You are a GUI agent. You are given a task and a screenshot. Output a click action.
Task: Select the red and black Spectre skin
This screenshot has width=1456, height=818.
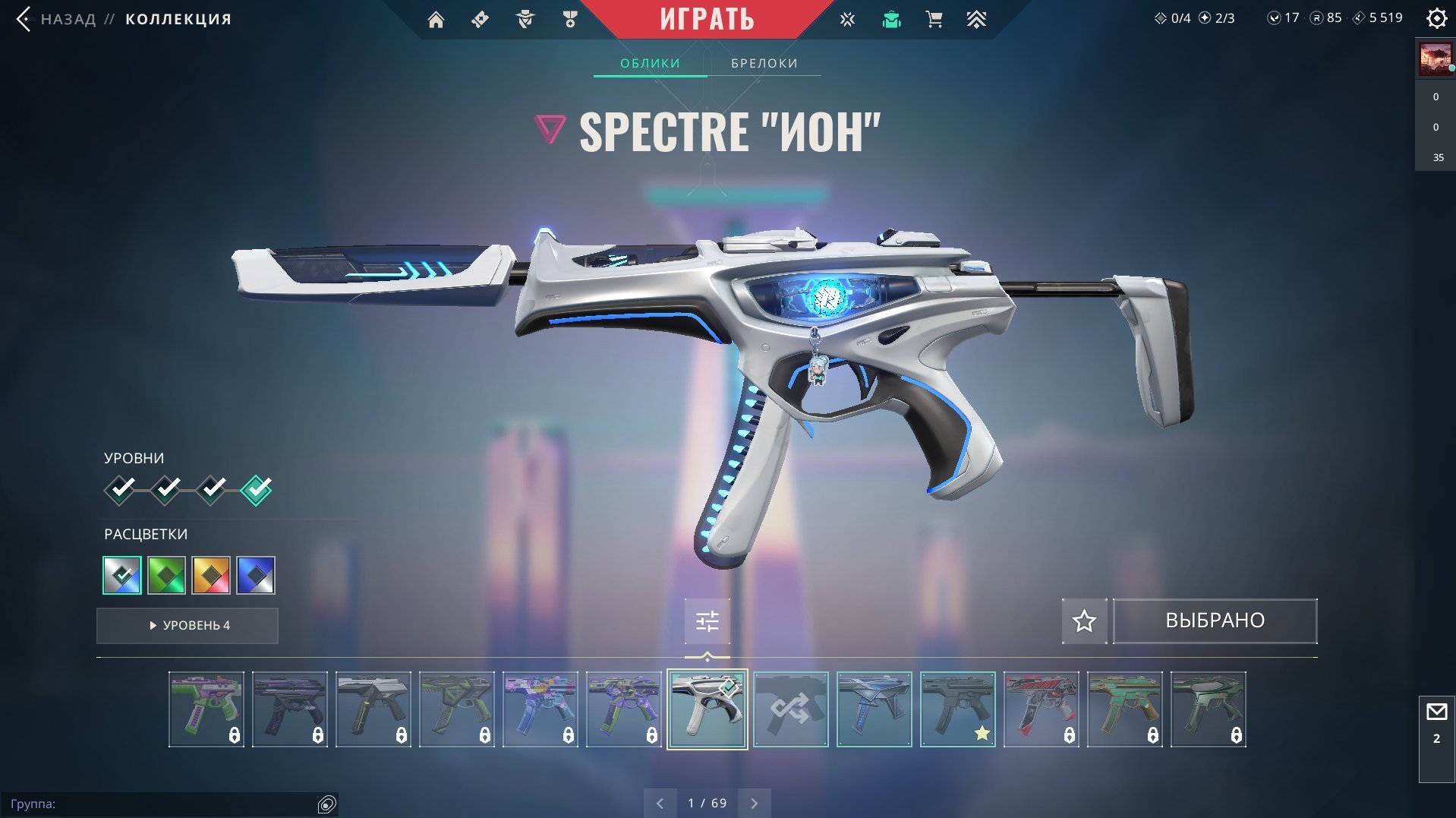1041,709
